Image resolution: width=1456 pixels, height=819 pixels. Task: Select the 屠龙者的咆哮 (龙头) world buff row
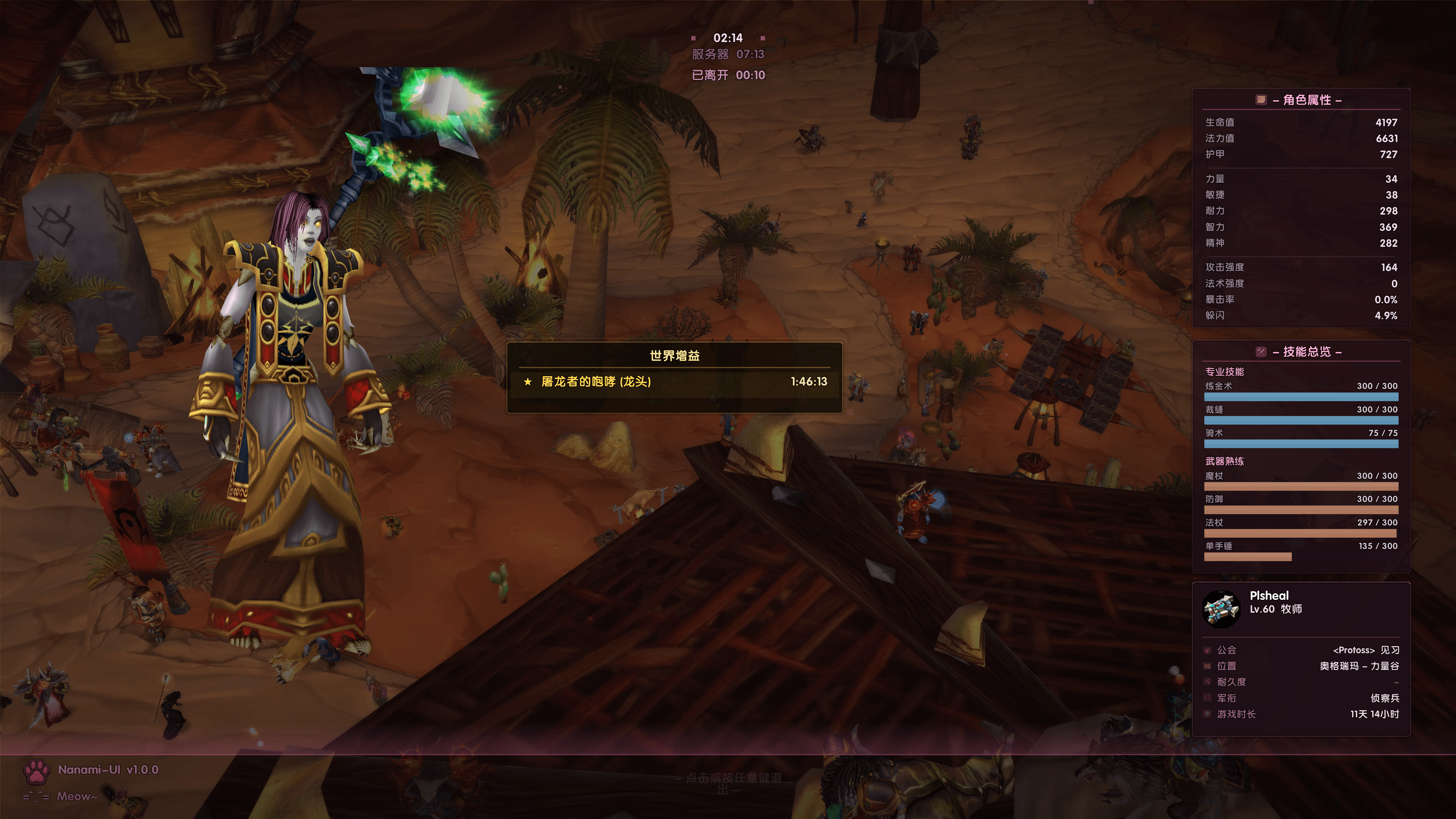point(674,381)
